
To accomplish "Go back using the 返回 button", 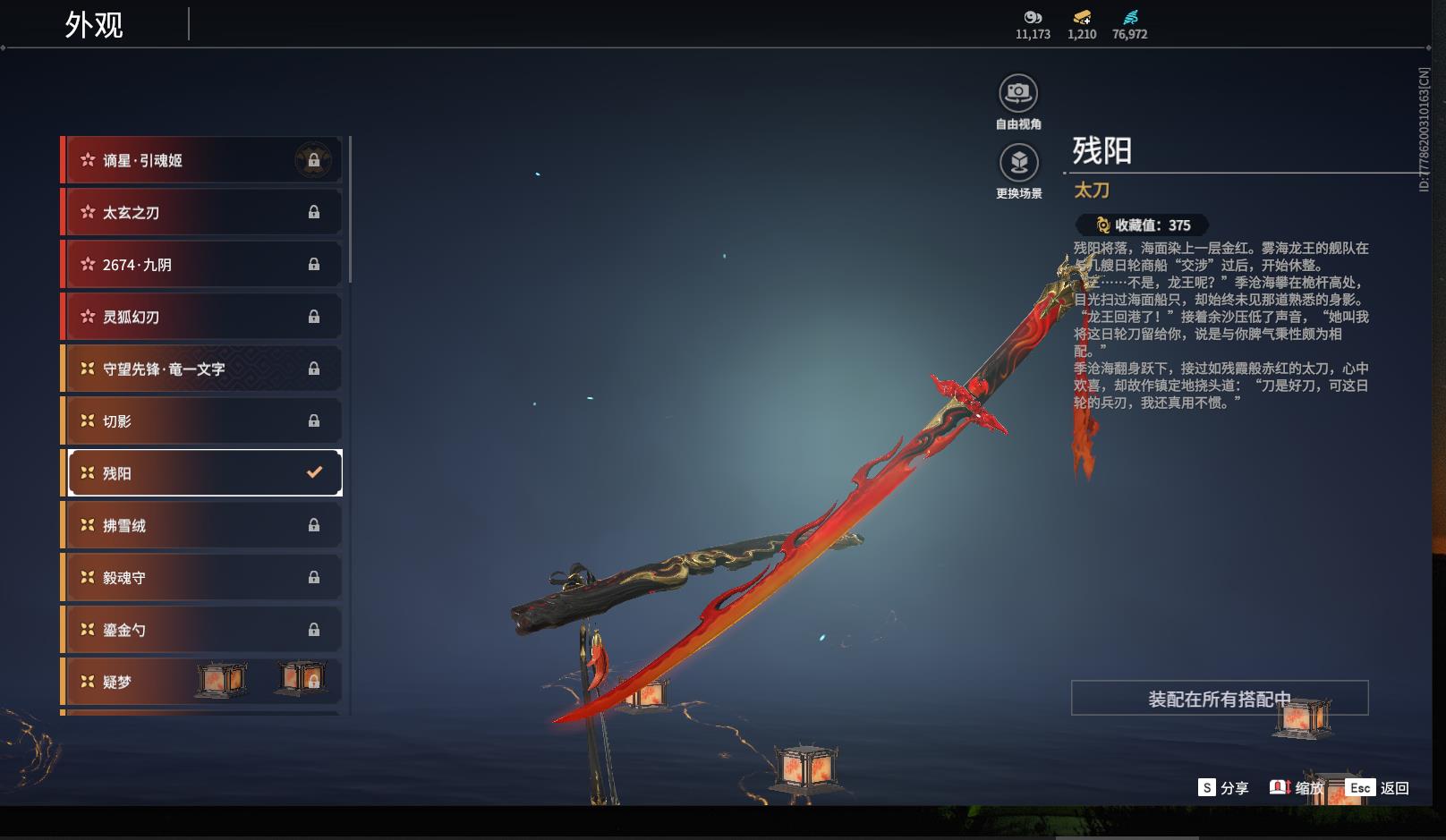I will coord(1378,788).
